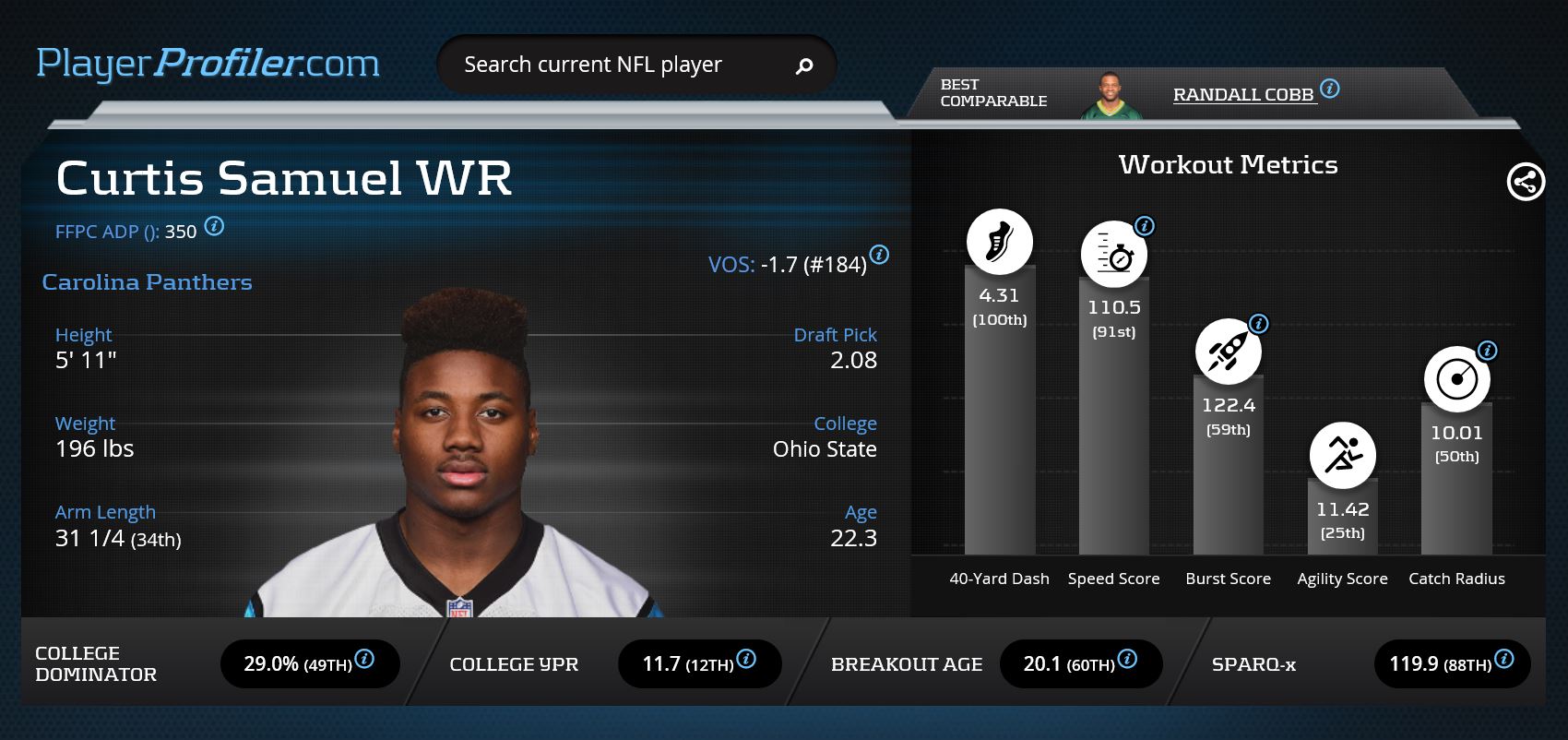
Task: Open Randall Cobb's comparable player profile
Action: coord(1242,94)
